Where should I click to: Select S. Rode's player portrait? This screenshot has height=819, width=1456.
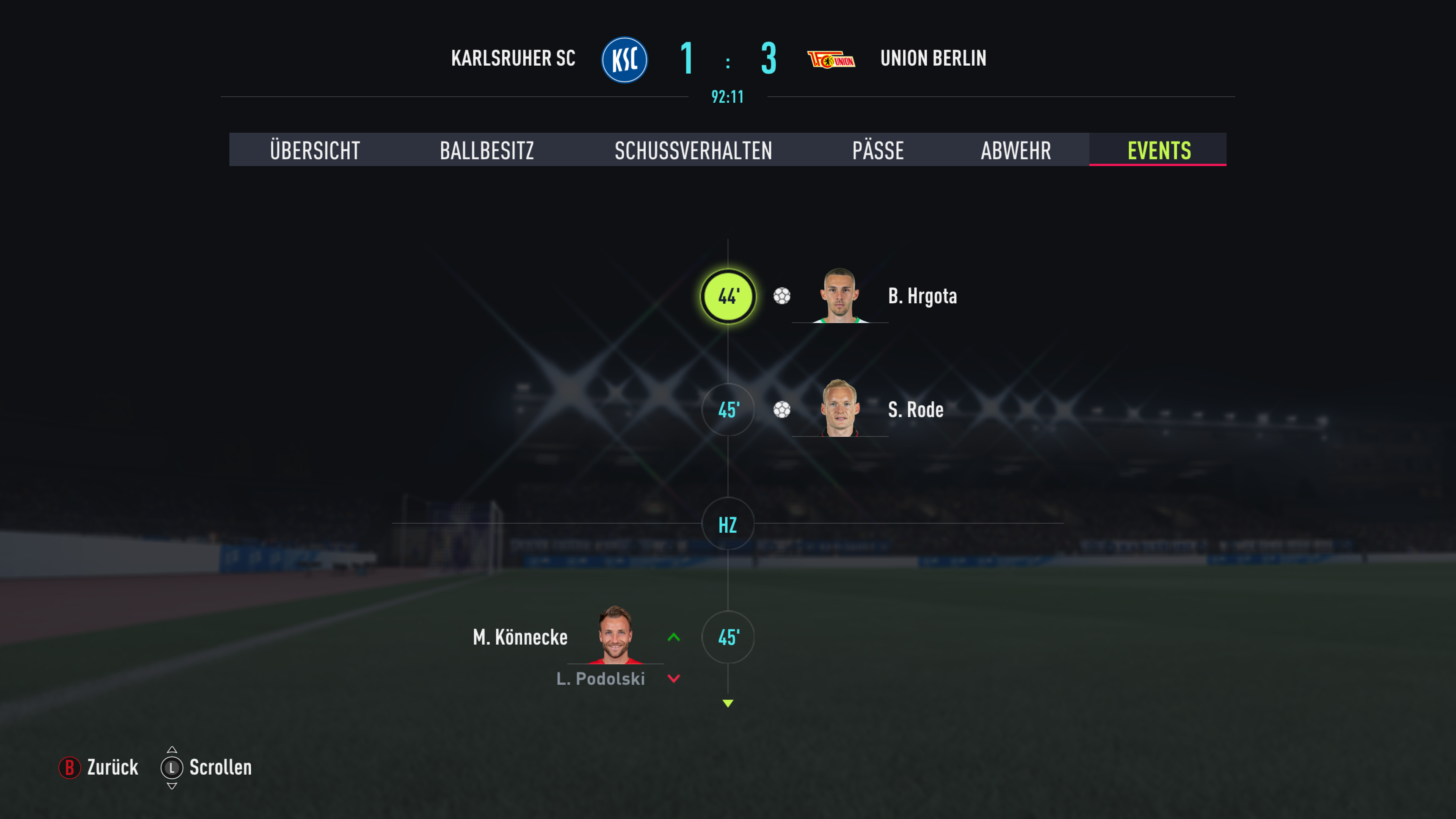tap(840, 408)
